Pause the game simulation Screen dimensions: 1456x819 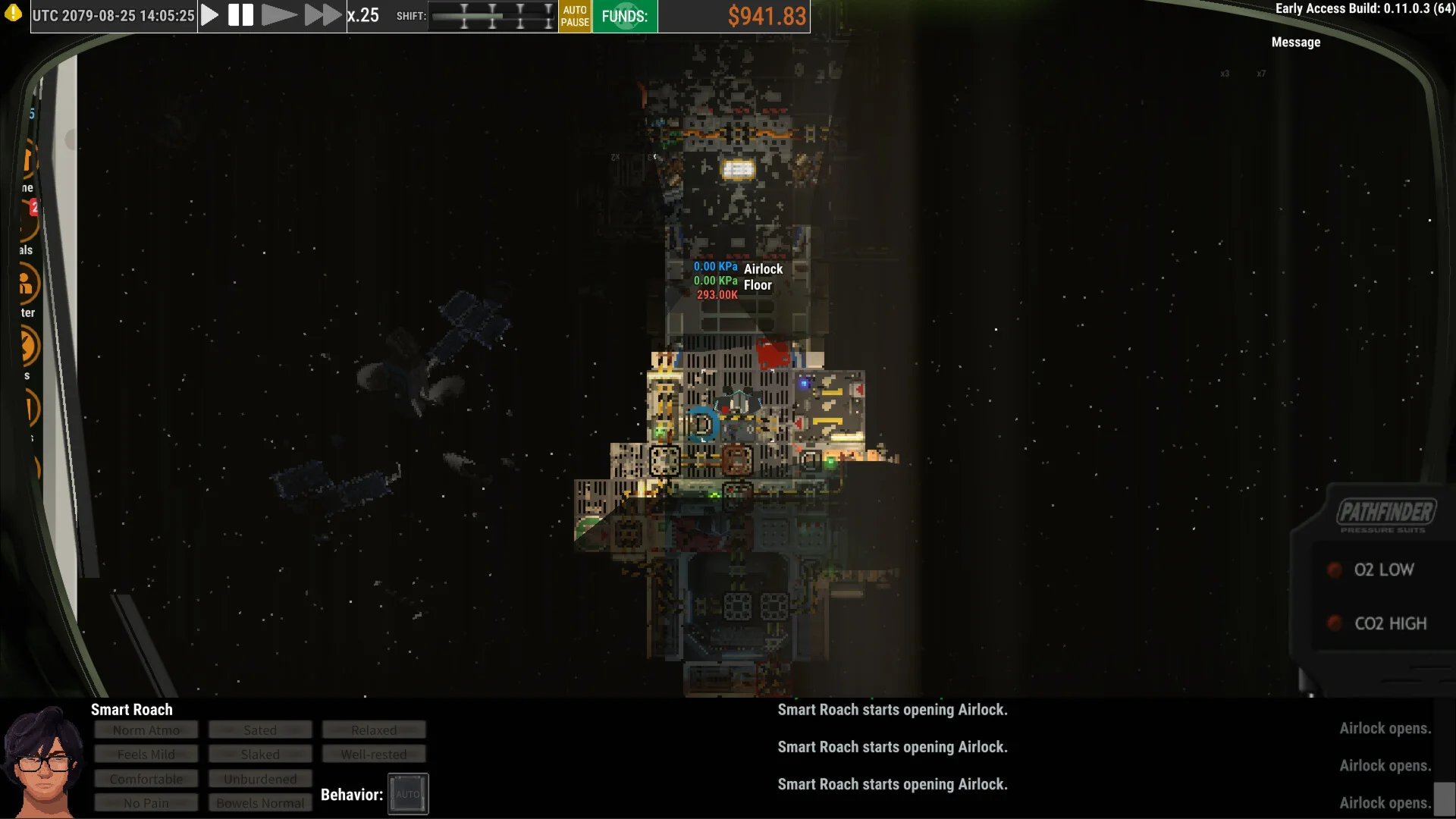click(x=240, y=15)
